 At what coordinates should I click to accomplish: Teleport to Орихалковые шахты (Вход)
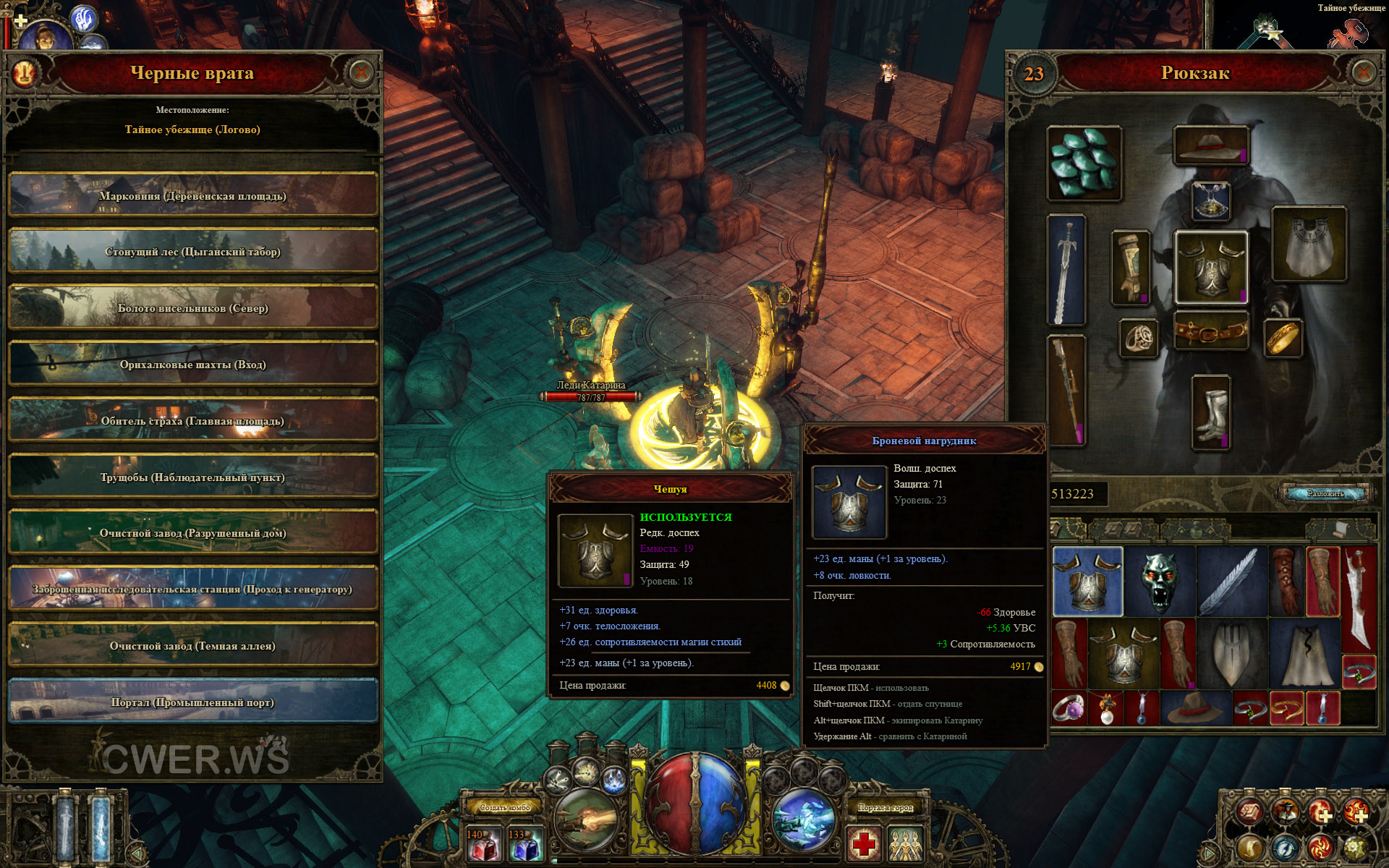point(192,364)
